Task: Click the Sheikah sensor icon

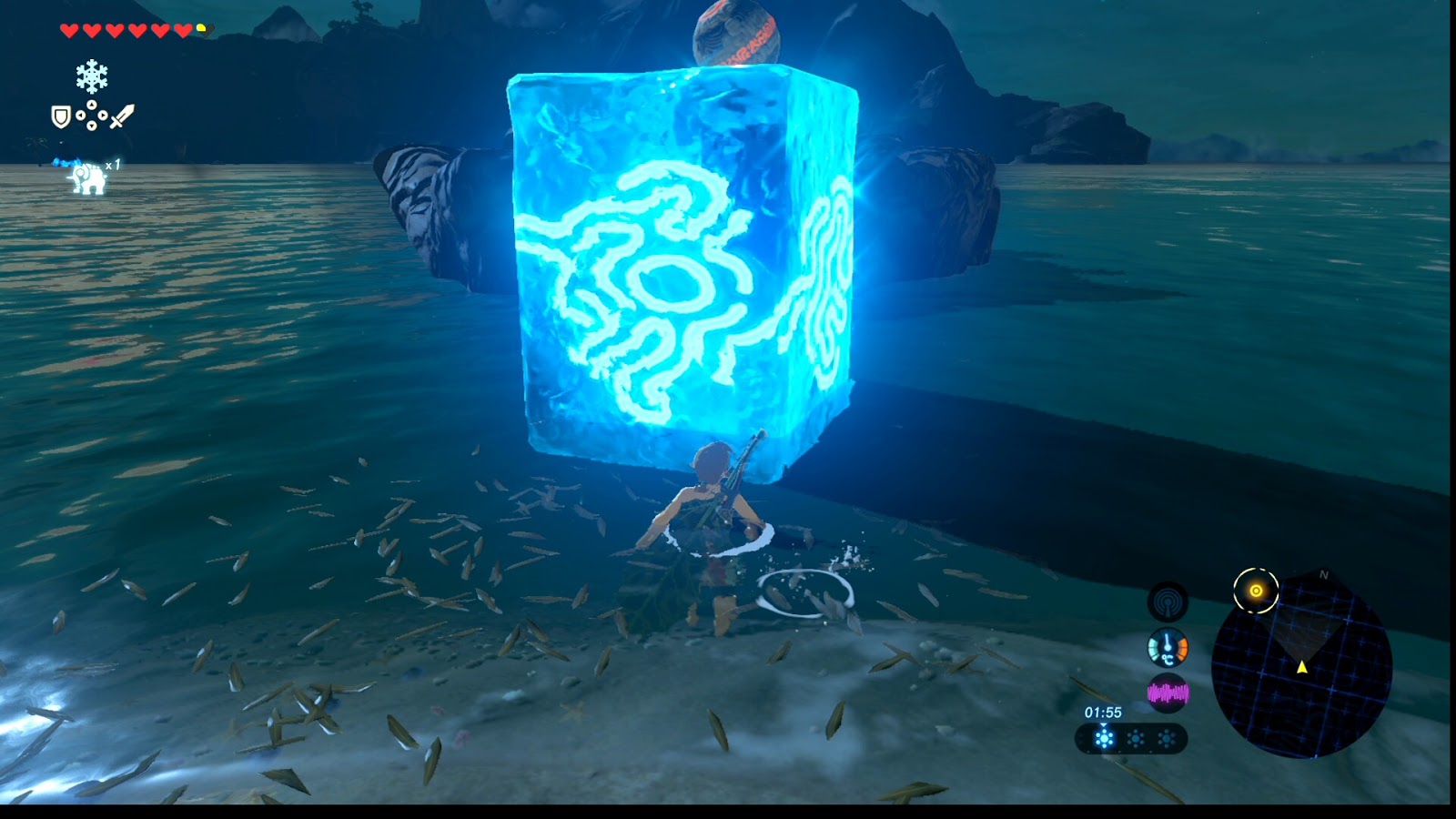Action: pyautogui.click(x=1168, y=601)
